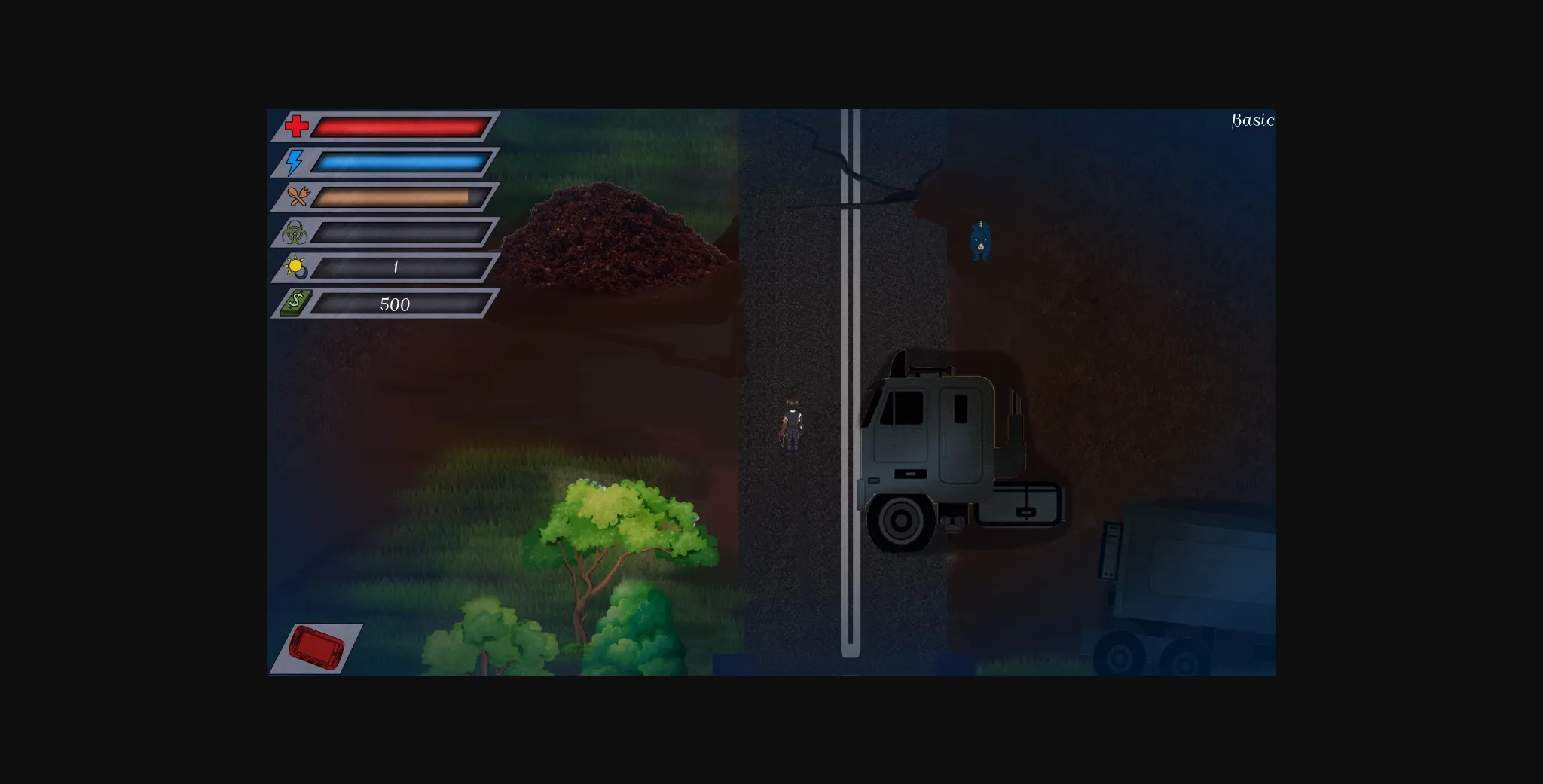This screenshot has width=1543, height=784.
Task: Click the biohazard radiation icon
Action: pos(297,232)
